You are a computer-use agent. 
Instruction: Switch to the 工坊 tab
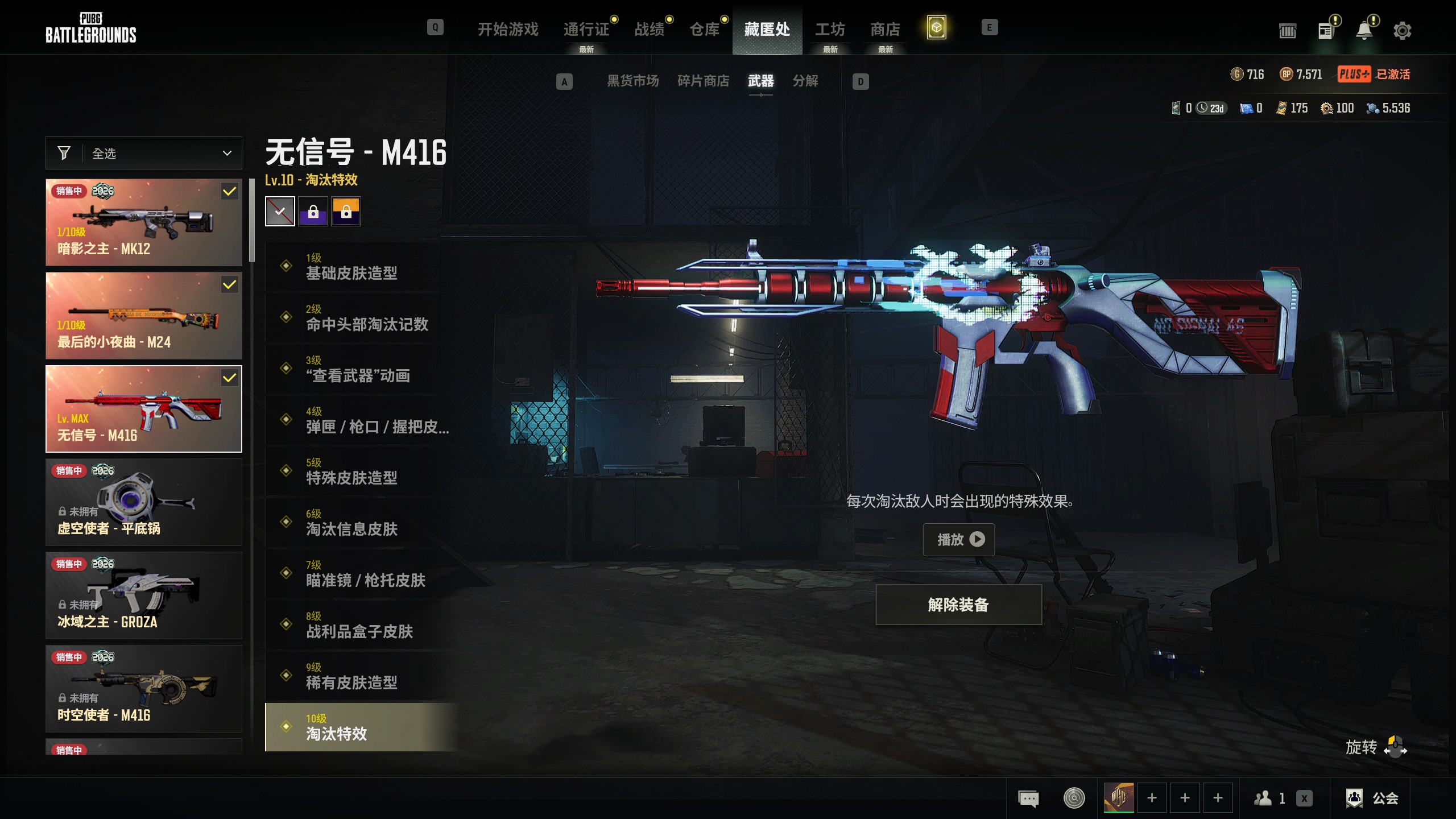point(830,29)
